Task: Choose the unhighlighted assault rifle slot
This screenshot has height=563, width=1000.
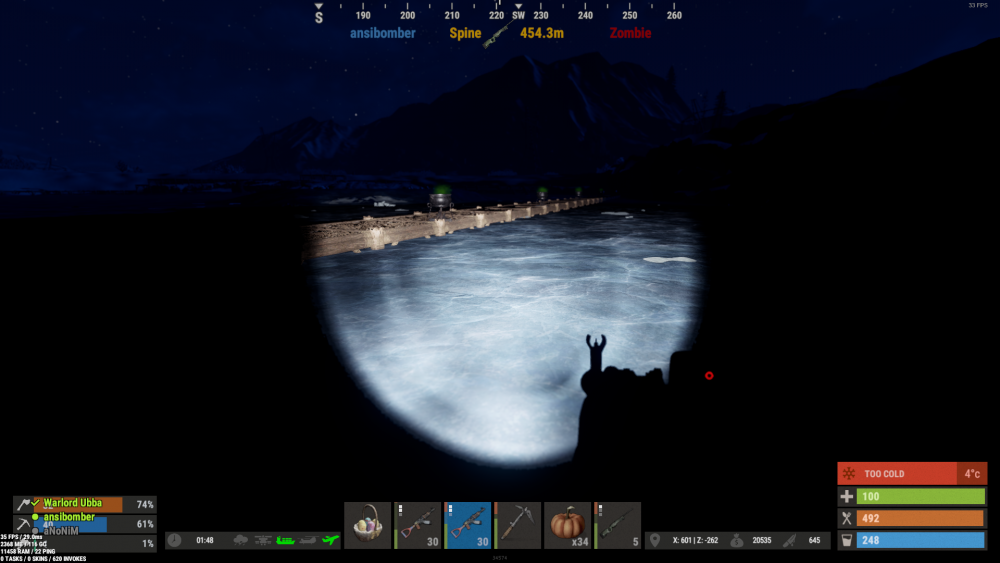Action: click(x=418, y=525)
